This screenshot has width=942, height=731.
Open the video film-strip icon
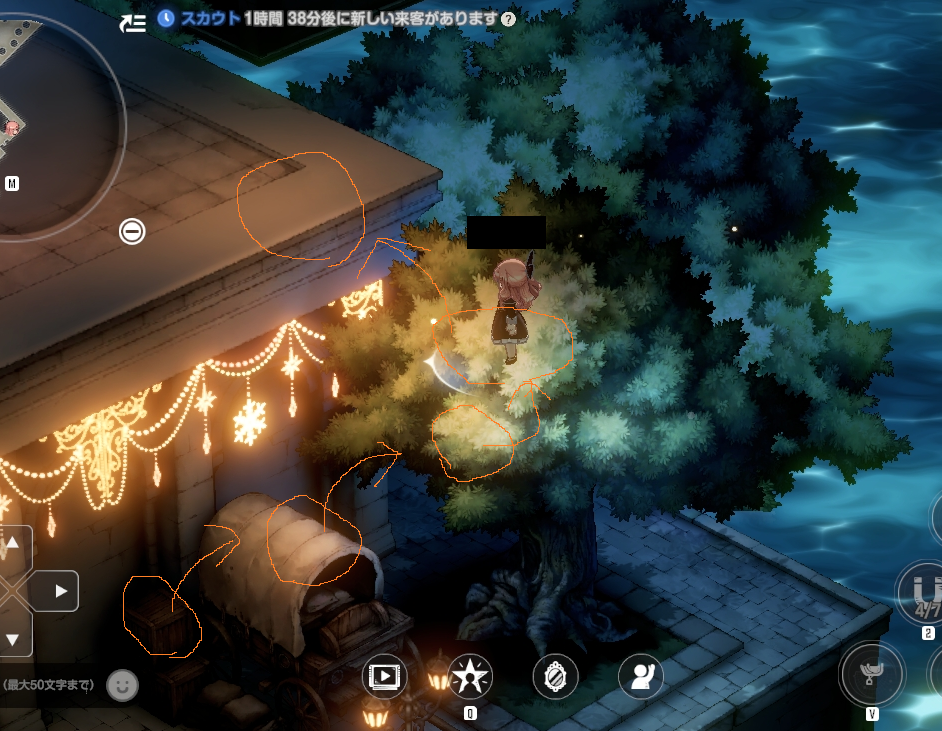pos(383,677)
